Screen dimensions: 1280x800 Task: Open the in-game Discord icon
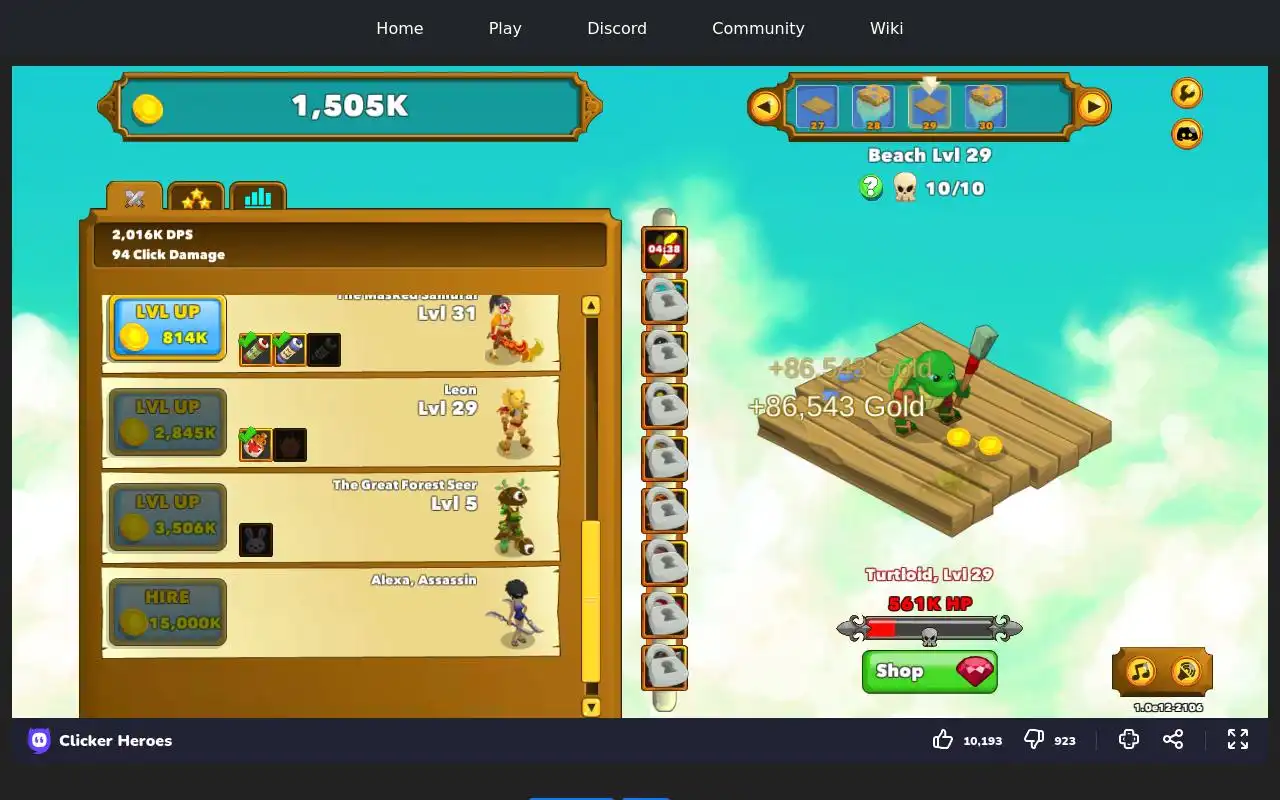pos(1187,134)
